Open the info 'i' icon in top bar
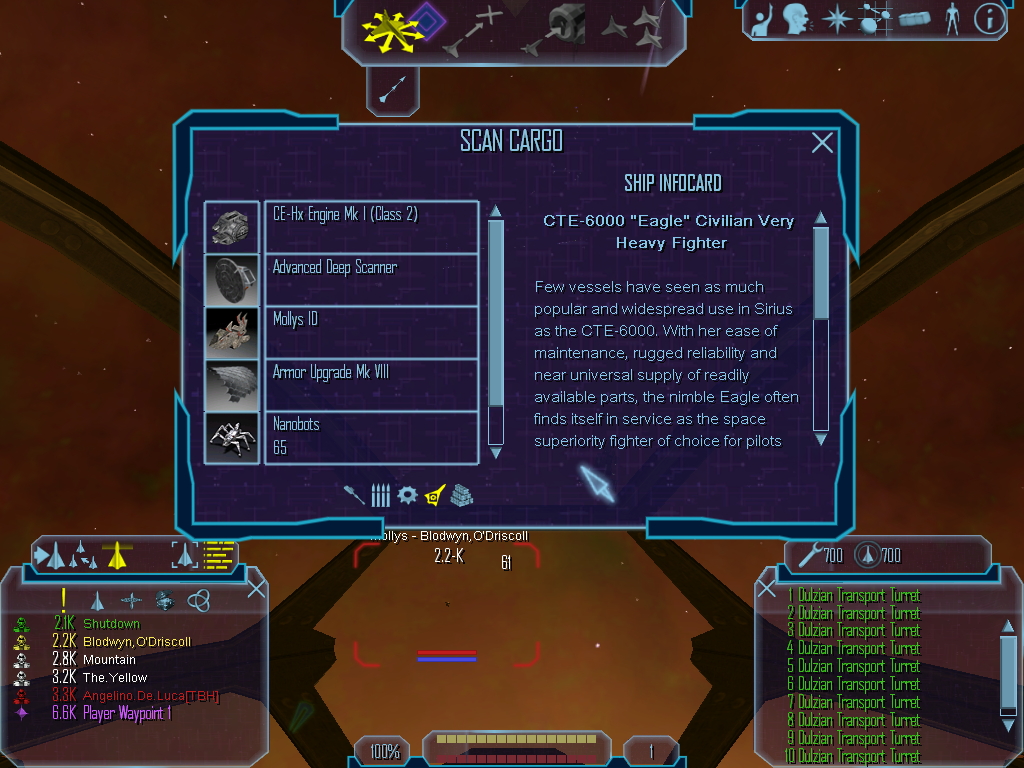The height and width of the screenshot is (768, 1024). (x=989, y=18)
